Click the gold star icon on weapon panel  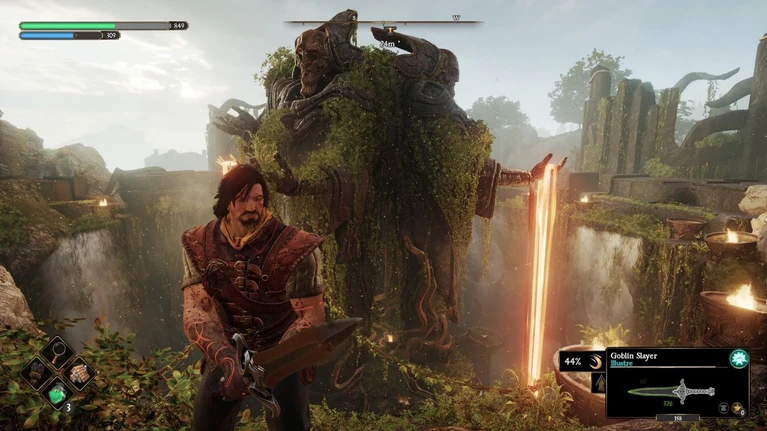pyautogui.click(x=738, y=408)
